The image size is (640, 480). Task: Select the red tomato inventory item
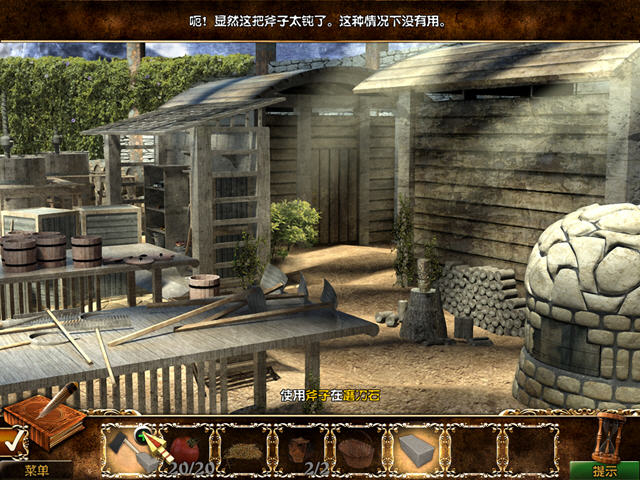[186, 448]
